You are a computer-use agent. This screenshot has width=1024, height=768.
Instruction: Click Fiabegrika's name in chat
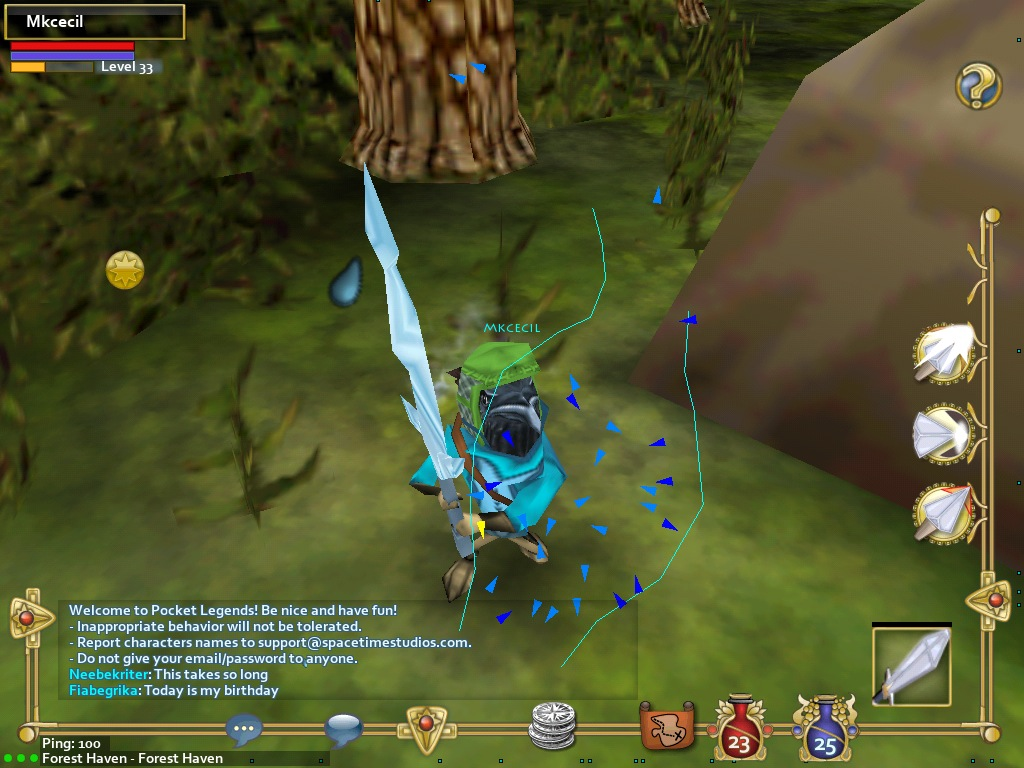point(104,690)
